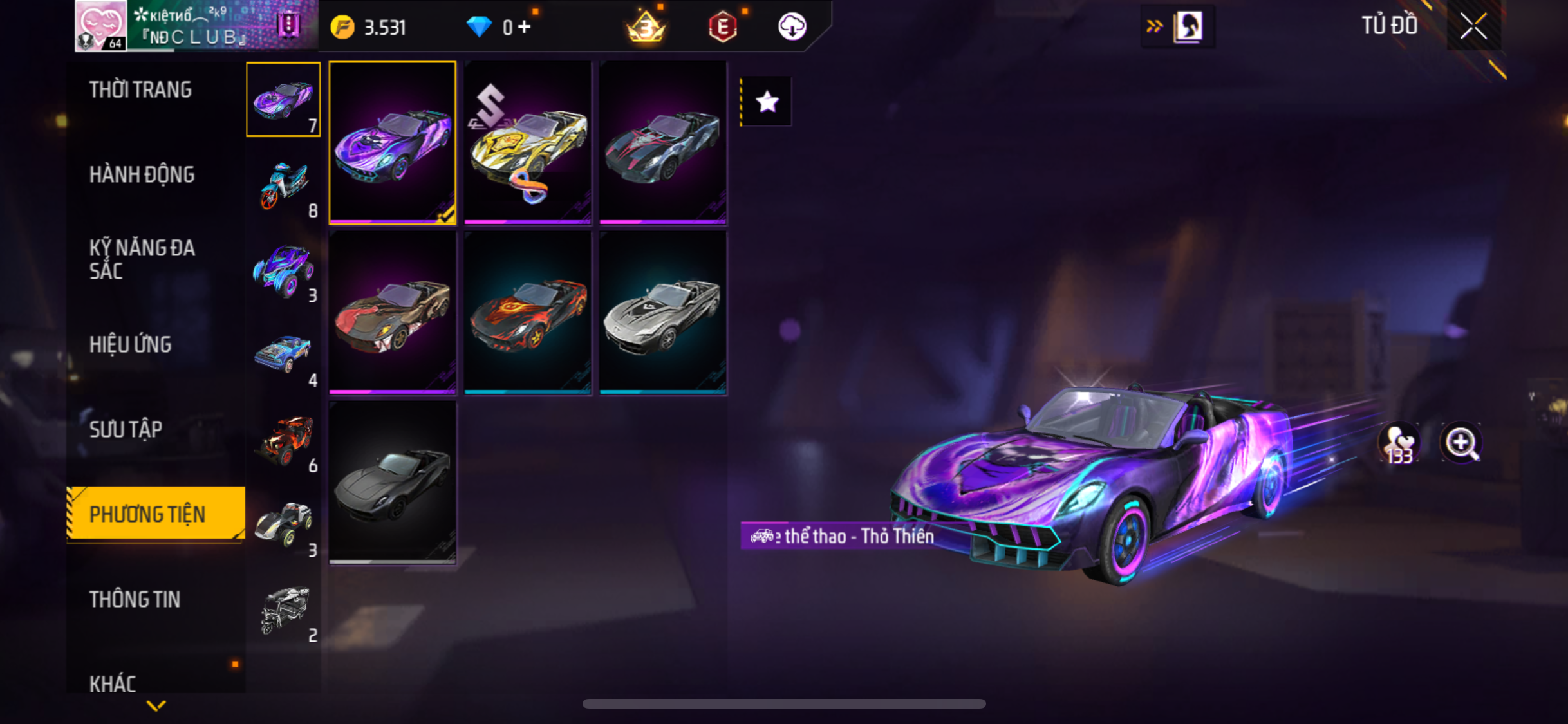Zoom in on the vehicle preview
This screenshot has width=1568, height=724.
1461,443
